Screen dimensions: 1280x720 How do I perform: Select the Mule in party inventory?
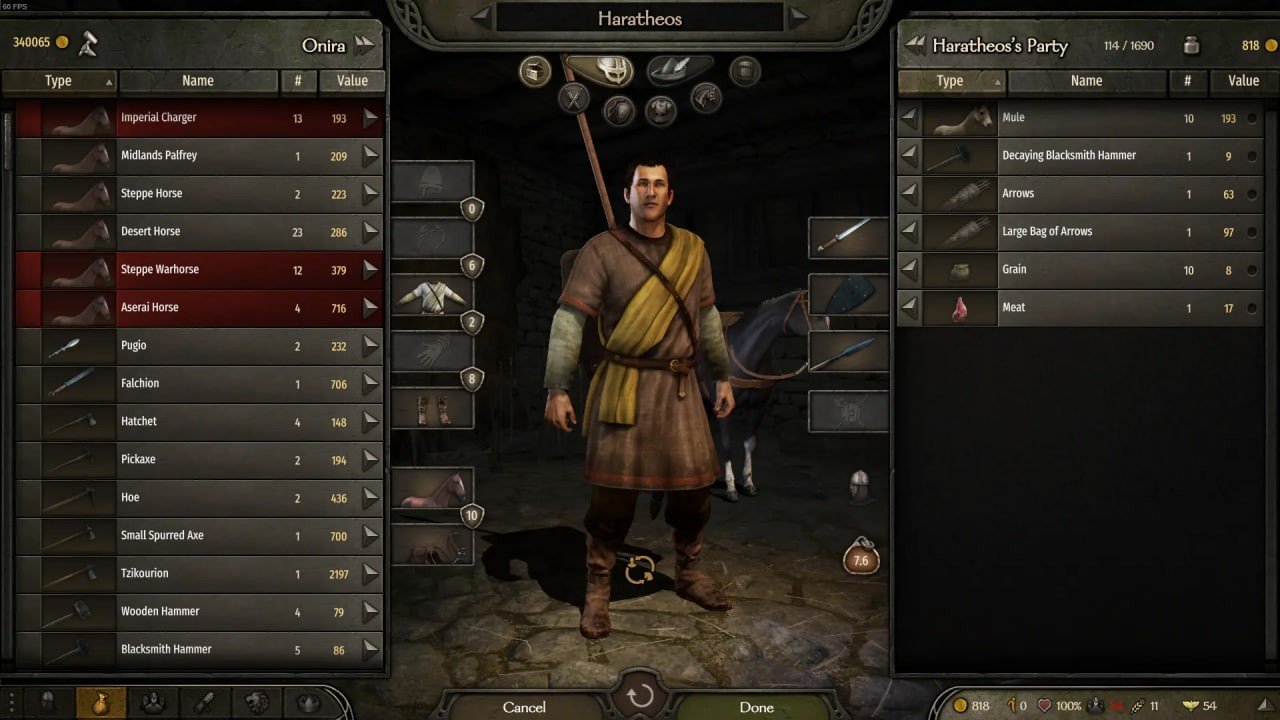click(x=1080, y=118)
